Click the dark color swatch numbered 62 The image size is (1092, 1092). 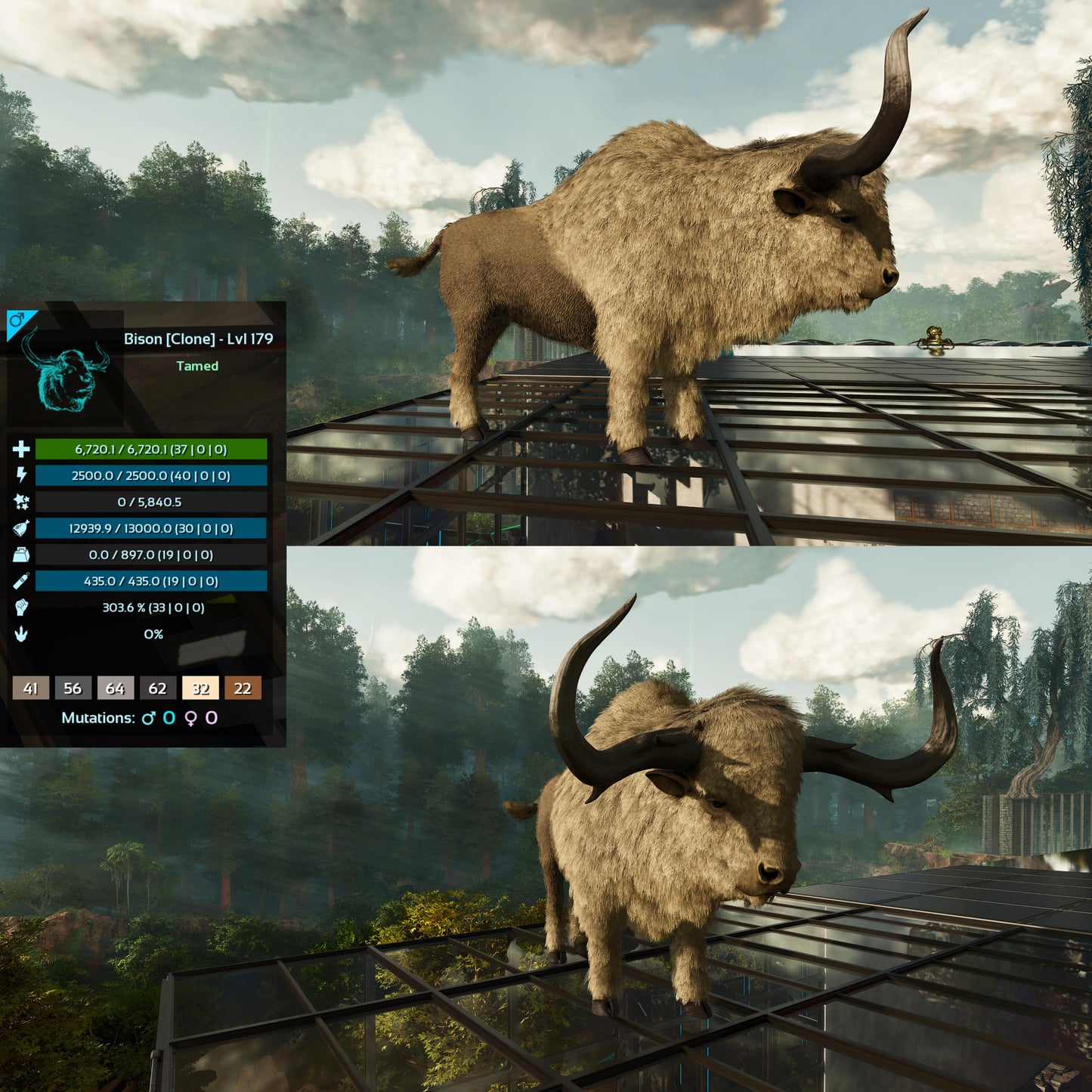(x=157, y=688)
